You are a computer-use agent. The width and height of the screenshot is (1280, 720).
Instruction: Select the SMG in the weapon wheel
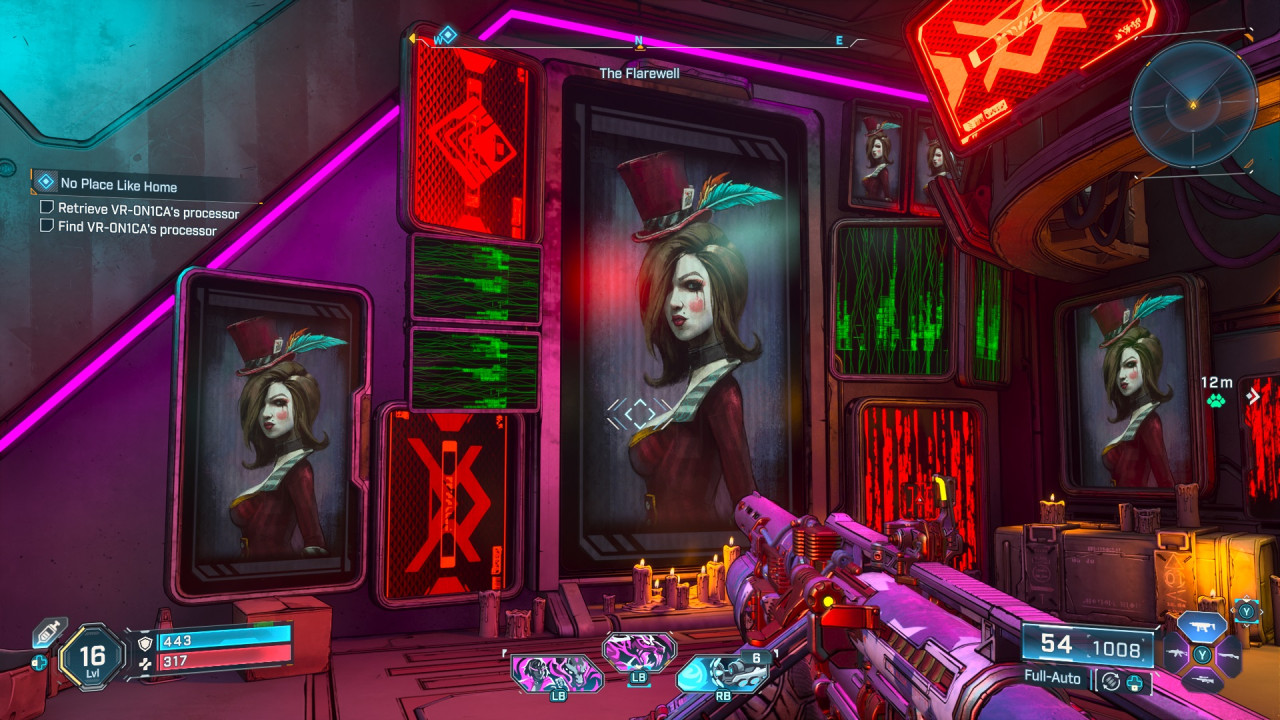pos(1201,625)
